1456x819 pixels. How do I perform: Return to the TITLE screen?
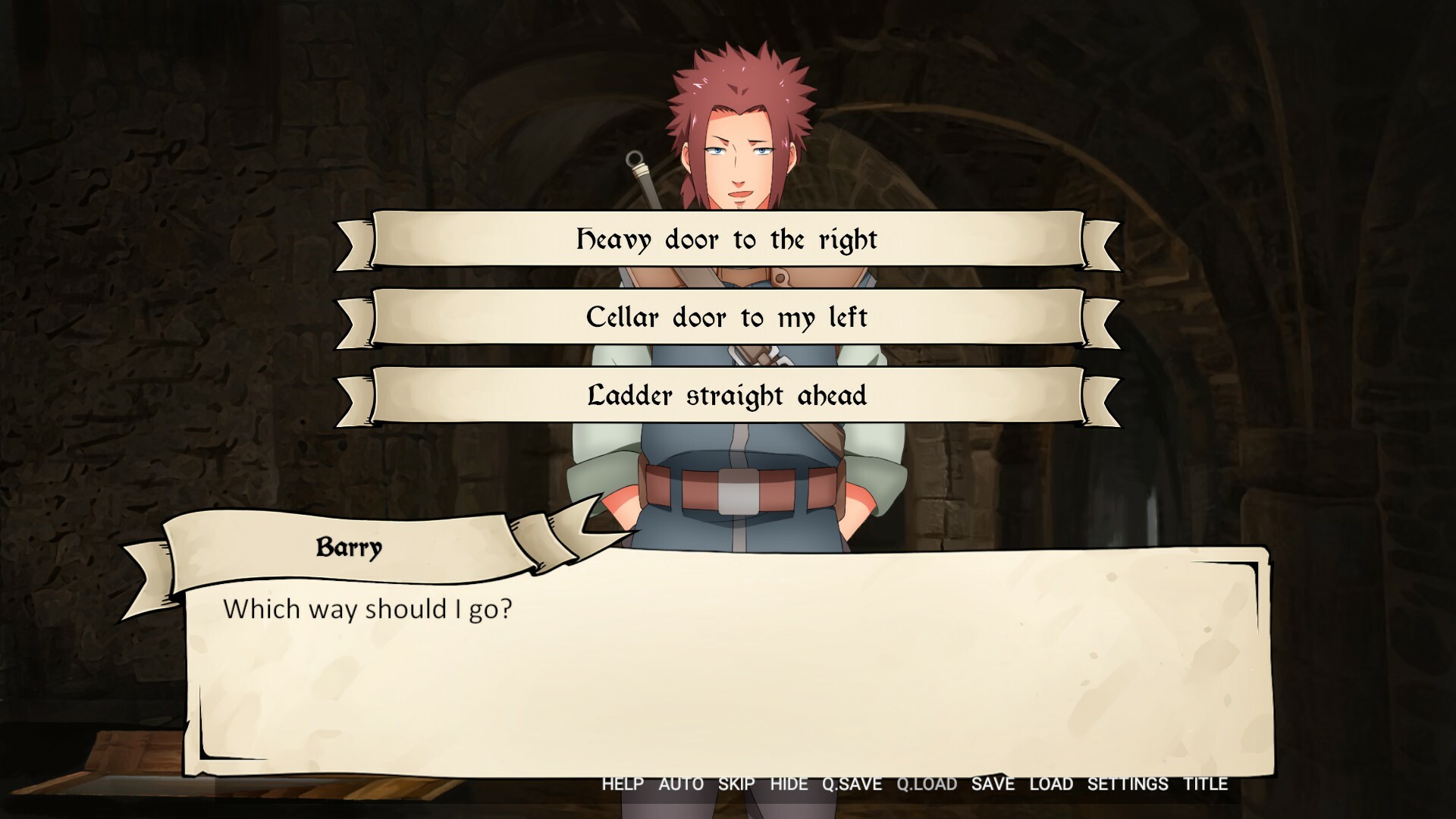pos(1207,785)
